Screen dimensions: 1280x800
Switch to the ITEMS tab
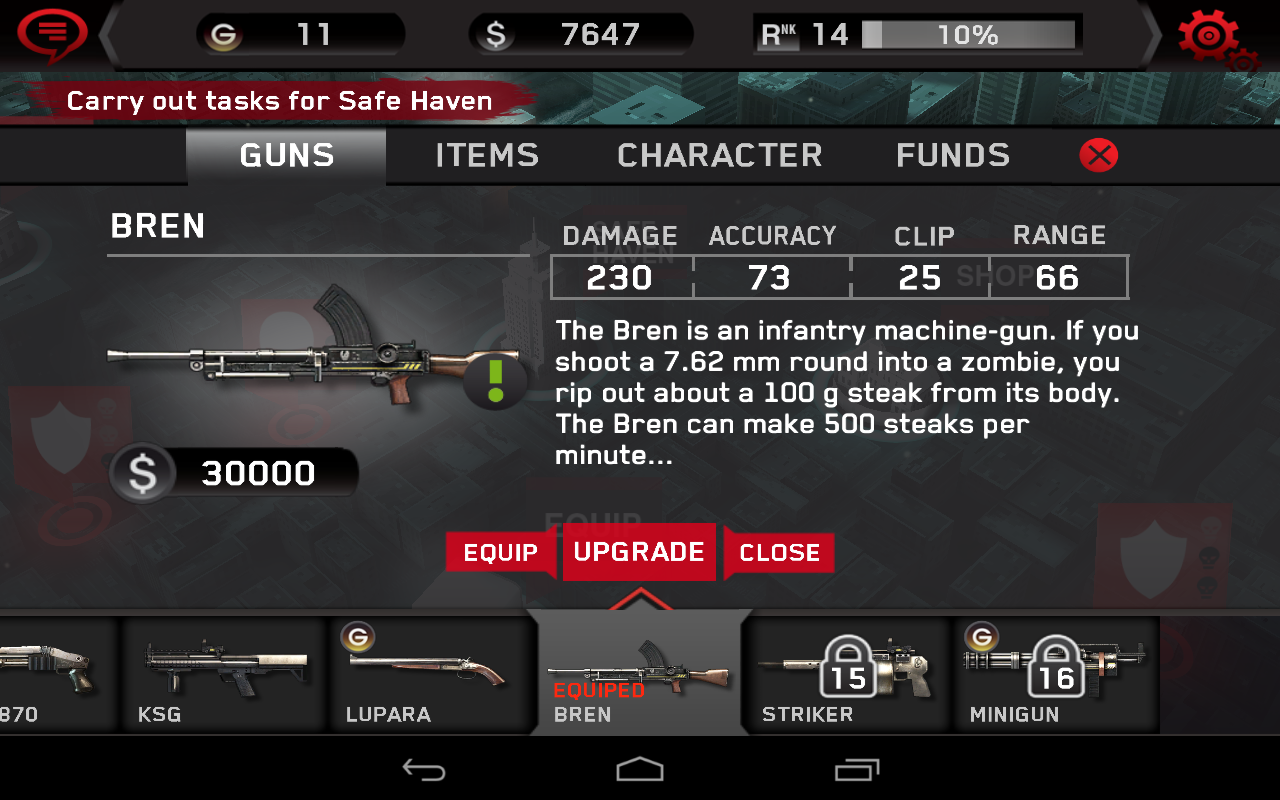(486, 155)
